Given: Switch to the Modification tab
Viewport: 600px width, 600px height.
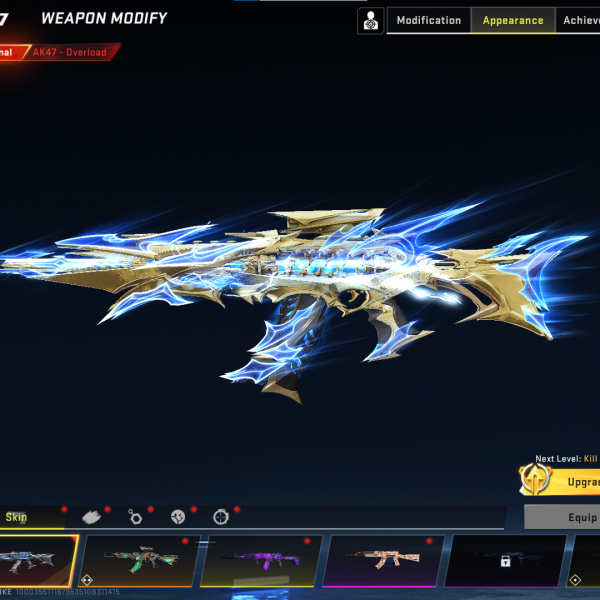Looking at the screenshot, I should tap(429, 20).
